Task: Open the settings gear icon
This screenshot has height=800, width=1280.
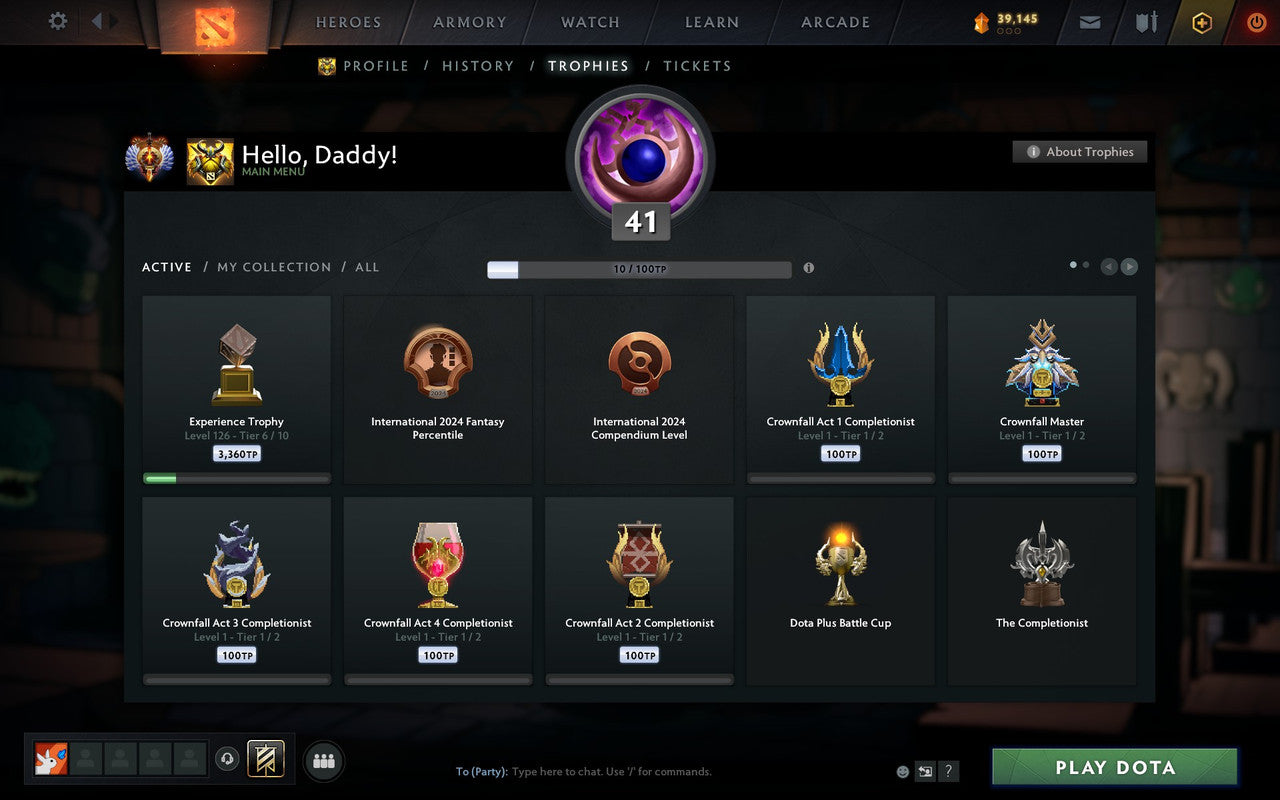Action: tap(57, 21)
